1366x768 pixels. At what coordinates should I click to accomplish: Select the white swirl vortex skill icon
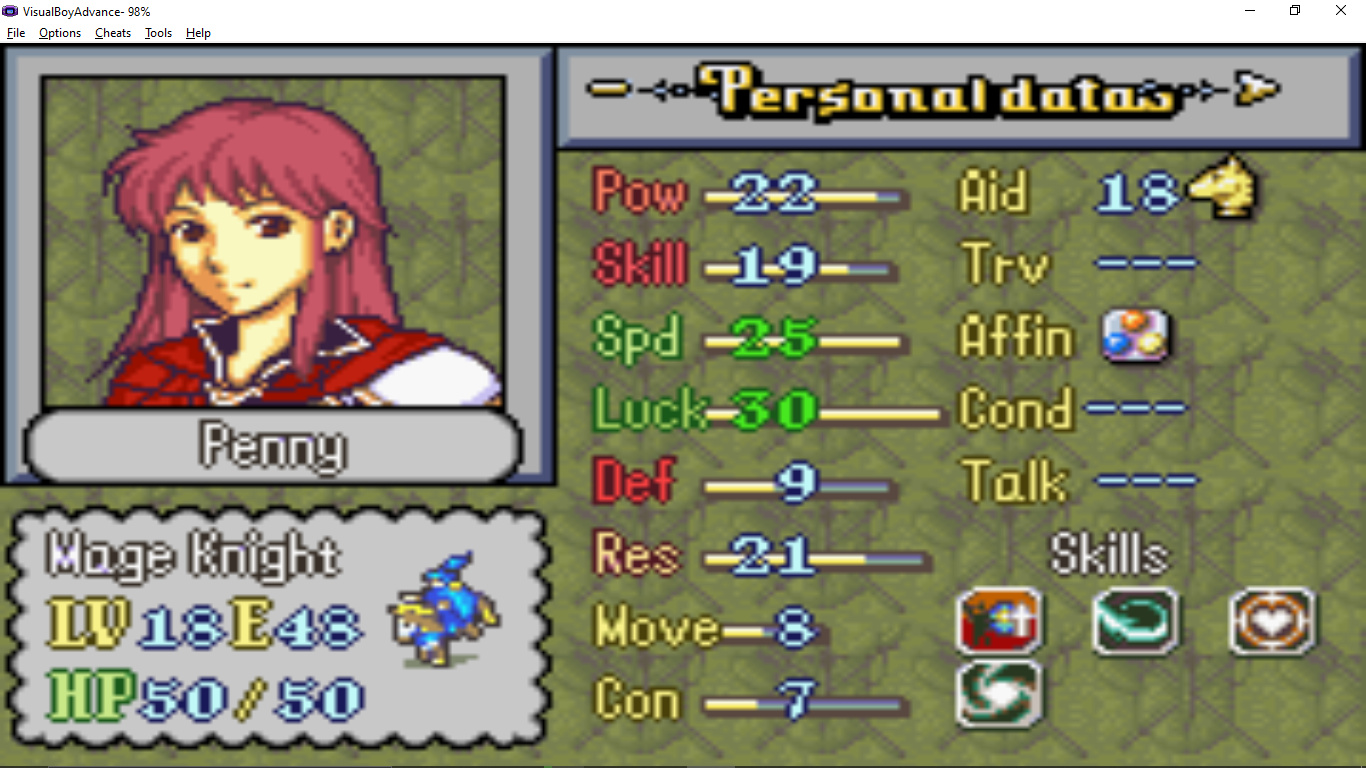point(999,692)
